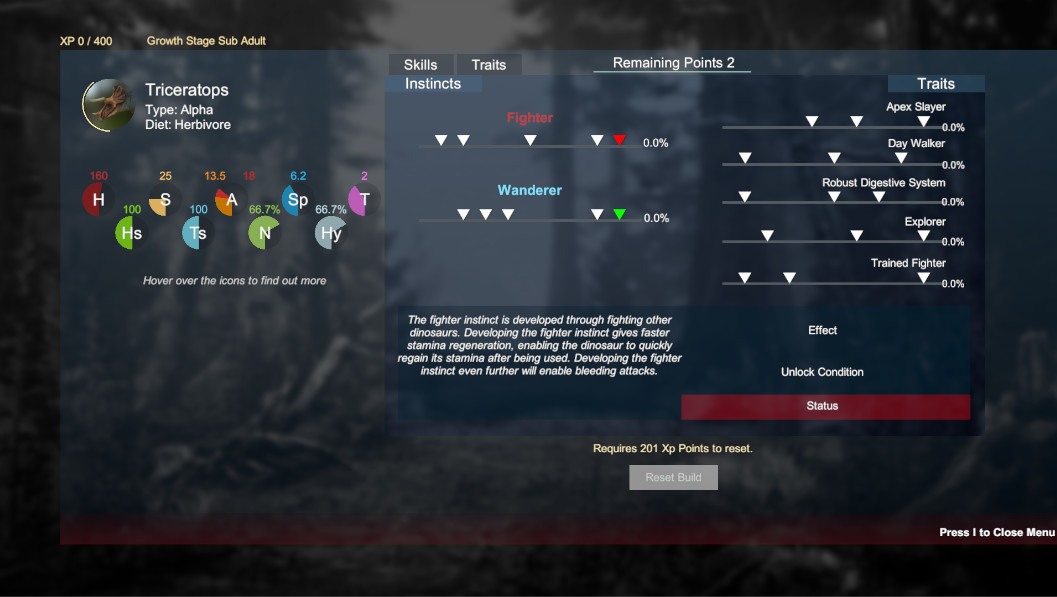Choose the Apex Slayer trait

[x=915, y=107]
